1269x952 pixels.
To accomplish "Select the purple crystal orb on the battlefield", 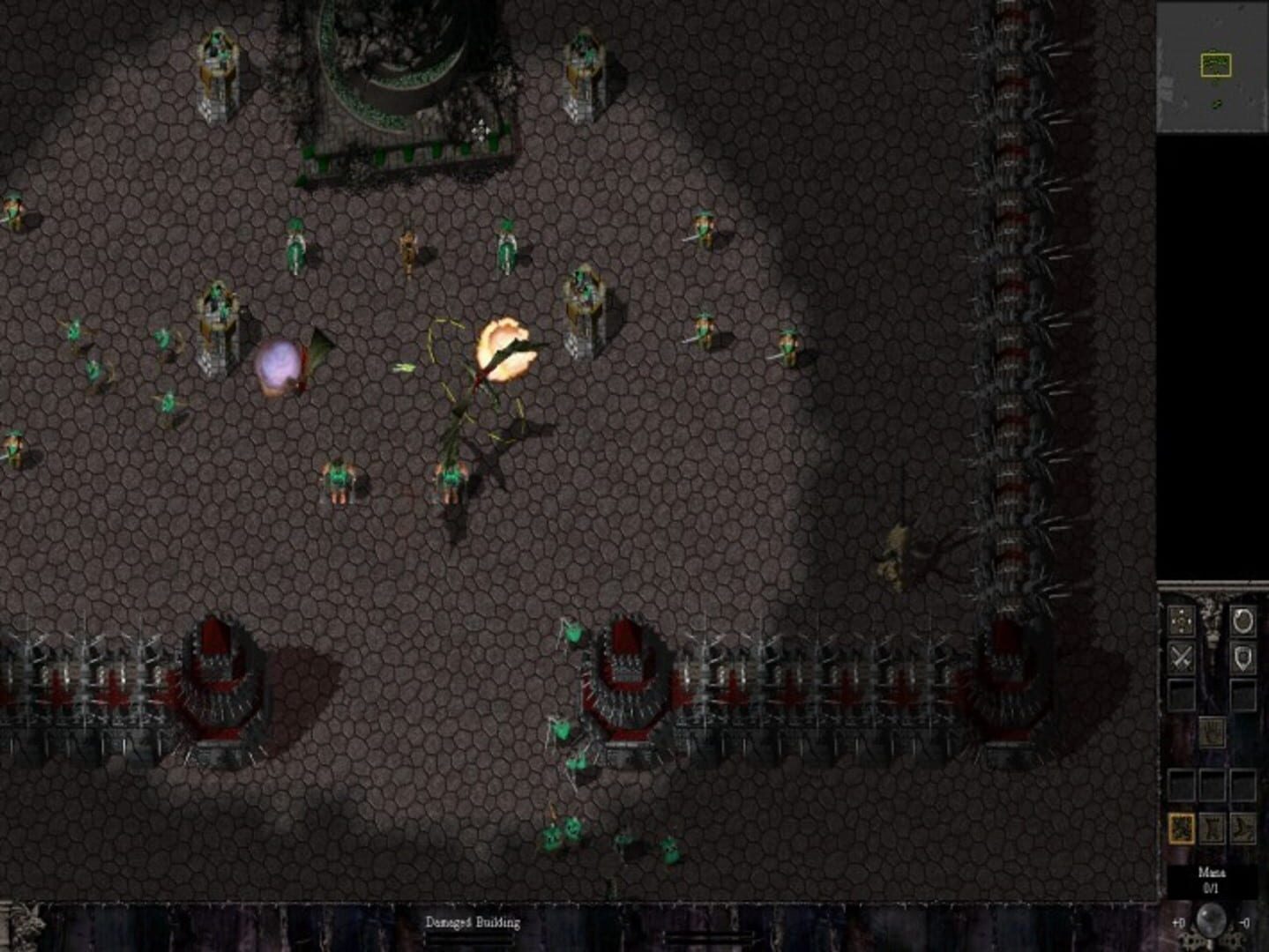I will tap(277, 365).
